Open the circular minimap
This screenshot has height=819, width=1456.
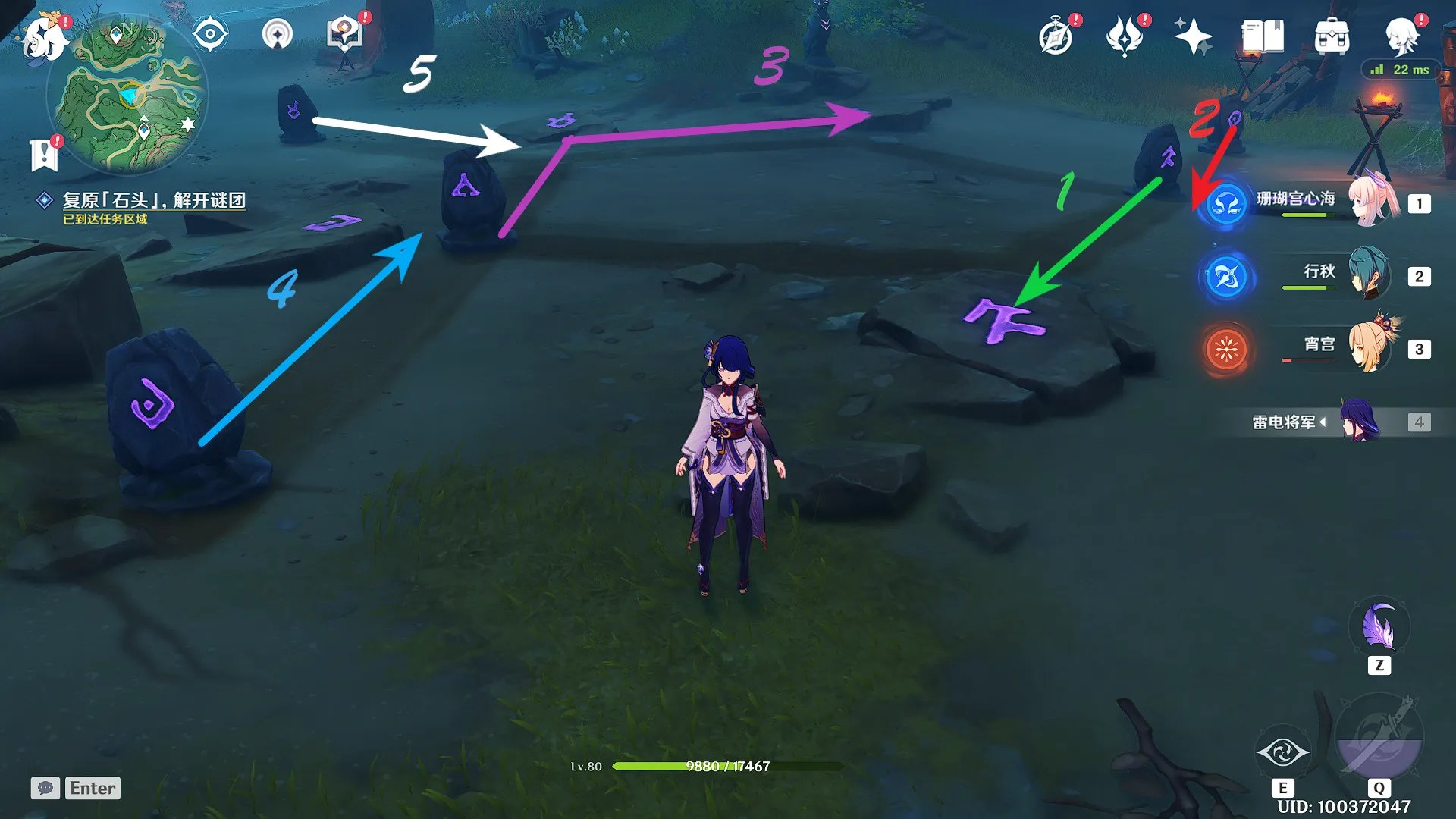pos(127,96)
